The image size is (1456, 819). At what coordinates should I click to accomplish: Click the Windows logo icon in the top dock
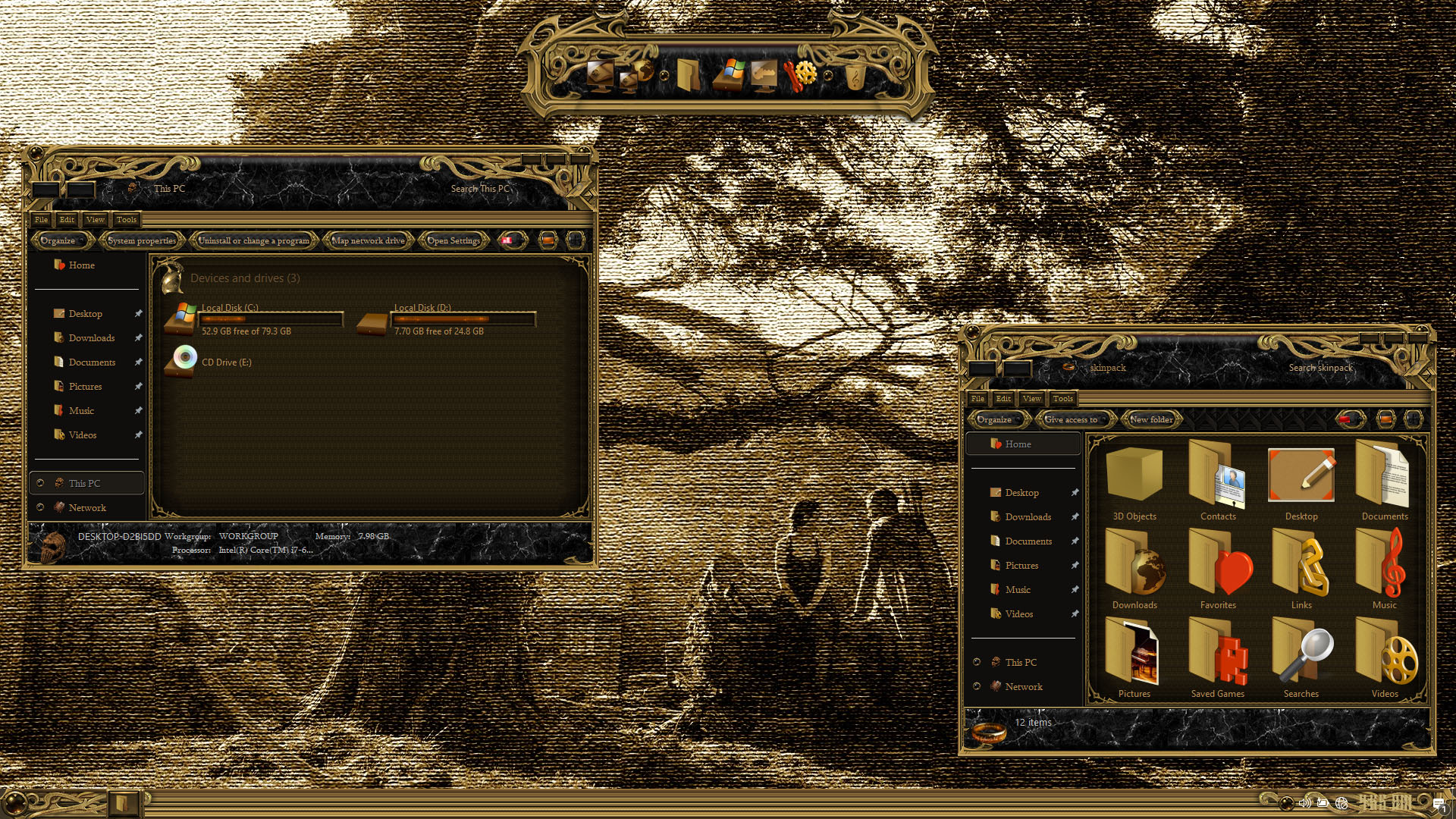tap(730, 74)
